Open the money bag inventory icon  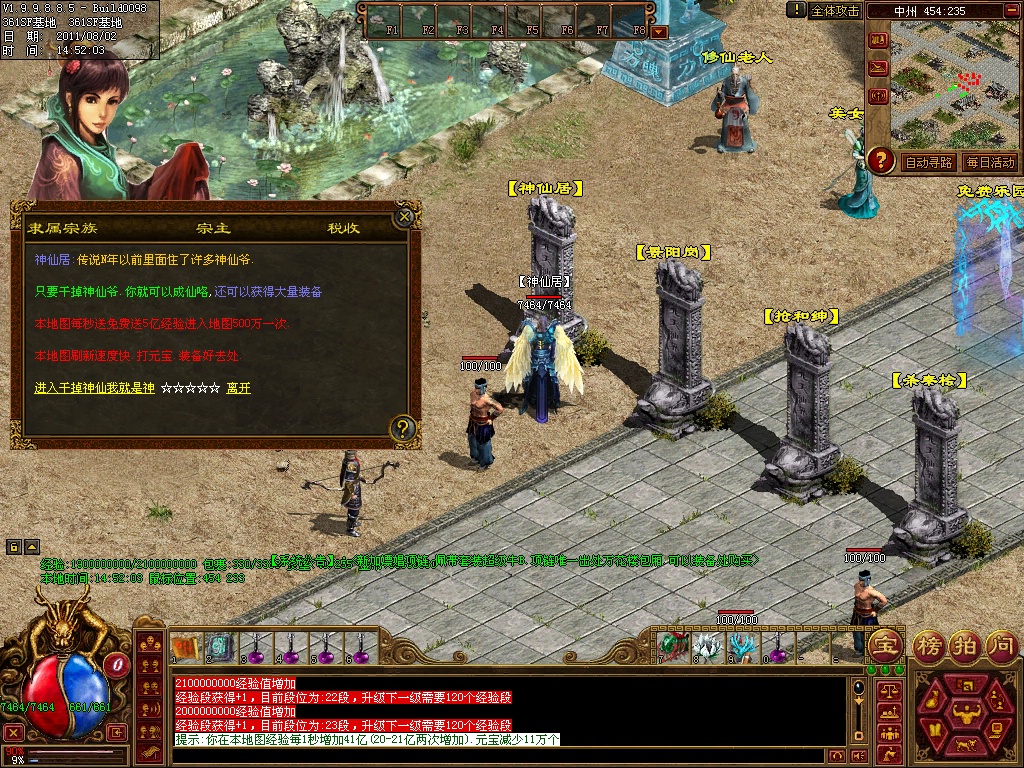(x=932, y=700)
